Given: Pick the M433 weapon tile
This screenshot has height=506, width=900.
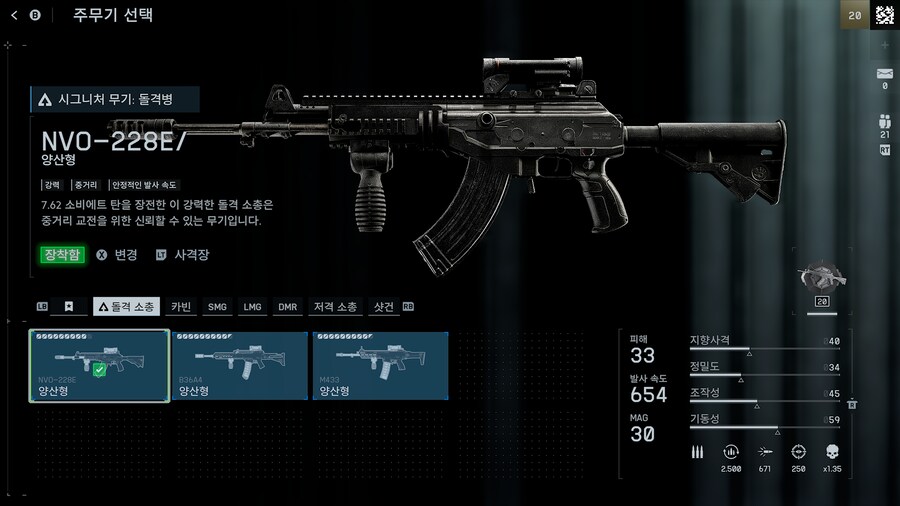Looking at the screenshot, I should point(380,366).
